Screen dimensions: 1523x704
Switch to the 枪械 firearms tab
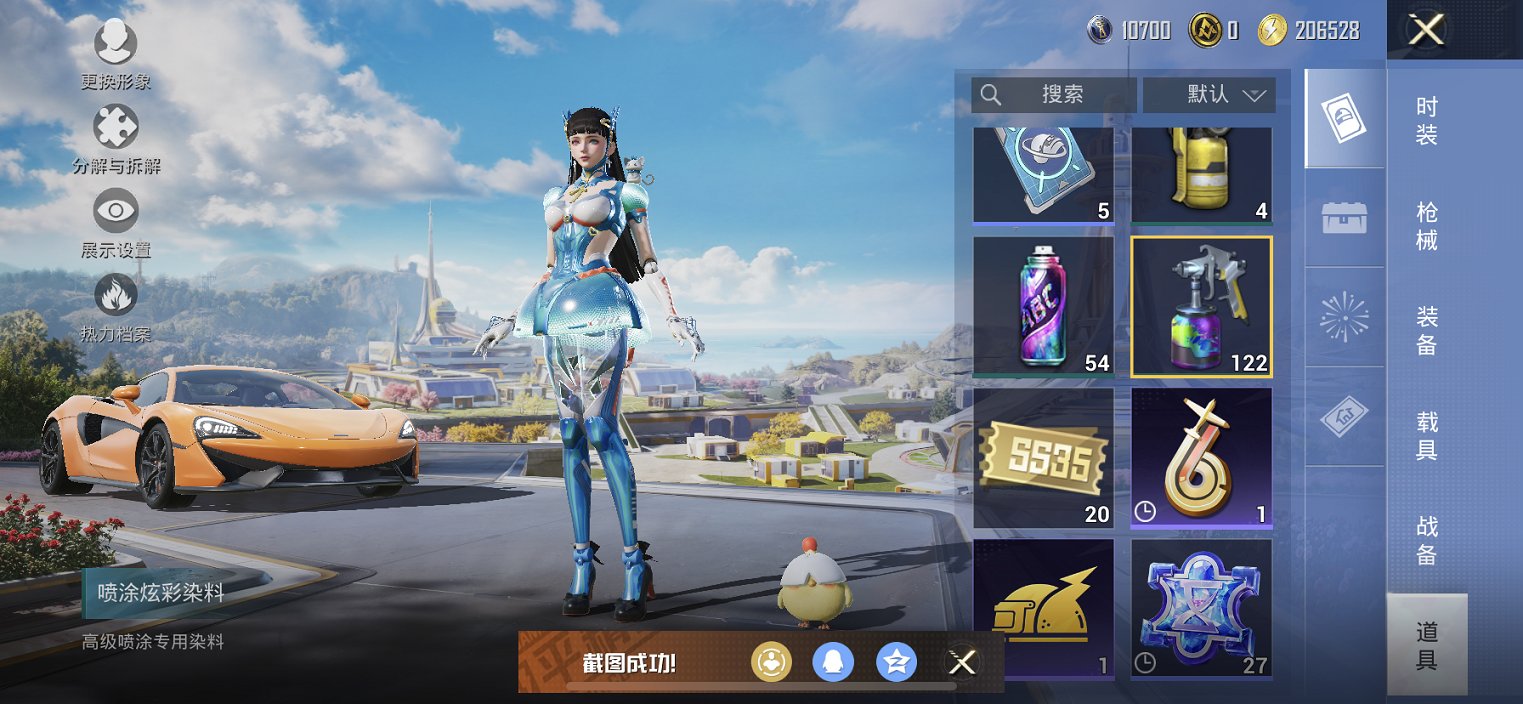click(1427, 226)
